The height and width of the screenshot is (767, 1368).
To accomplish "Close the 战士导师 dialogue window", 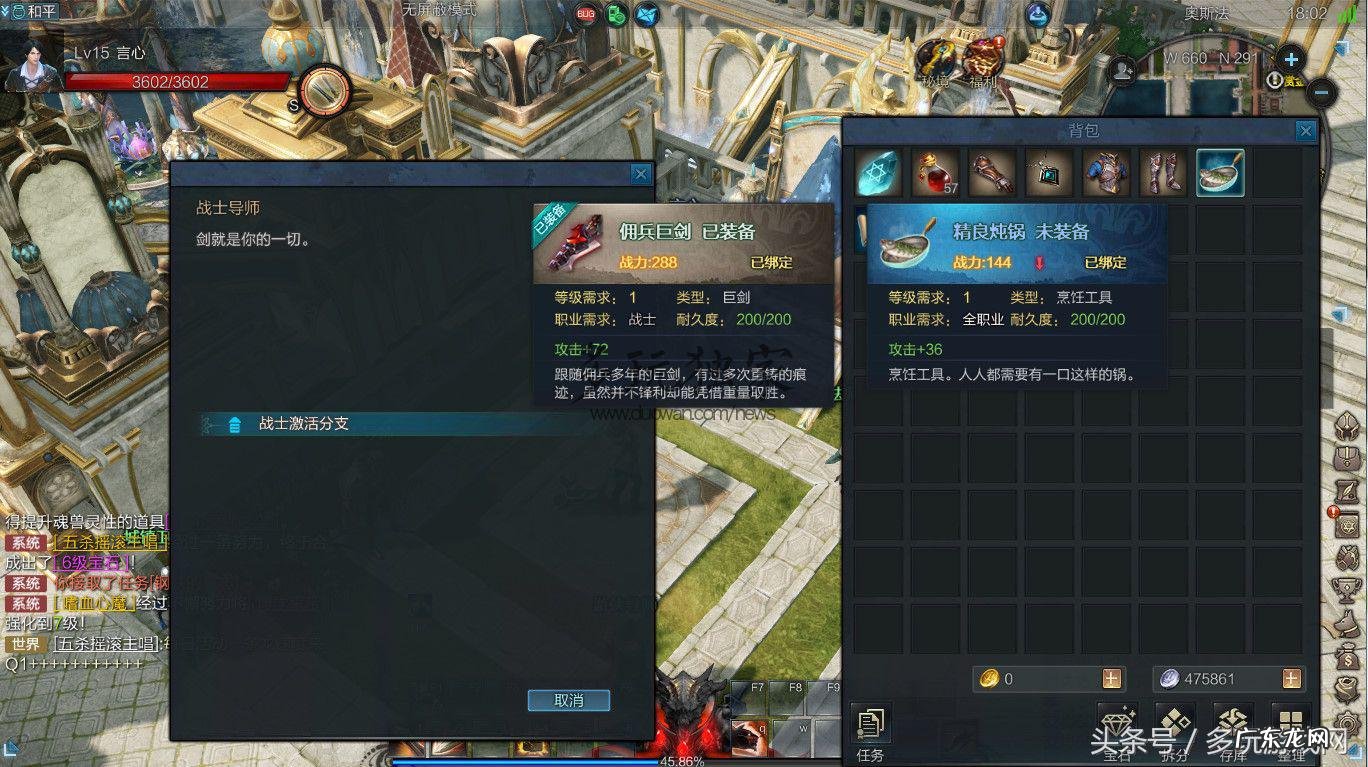I will (641, 174).
